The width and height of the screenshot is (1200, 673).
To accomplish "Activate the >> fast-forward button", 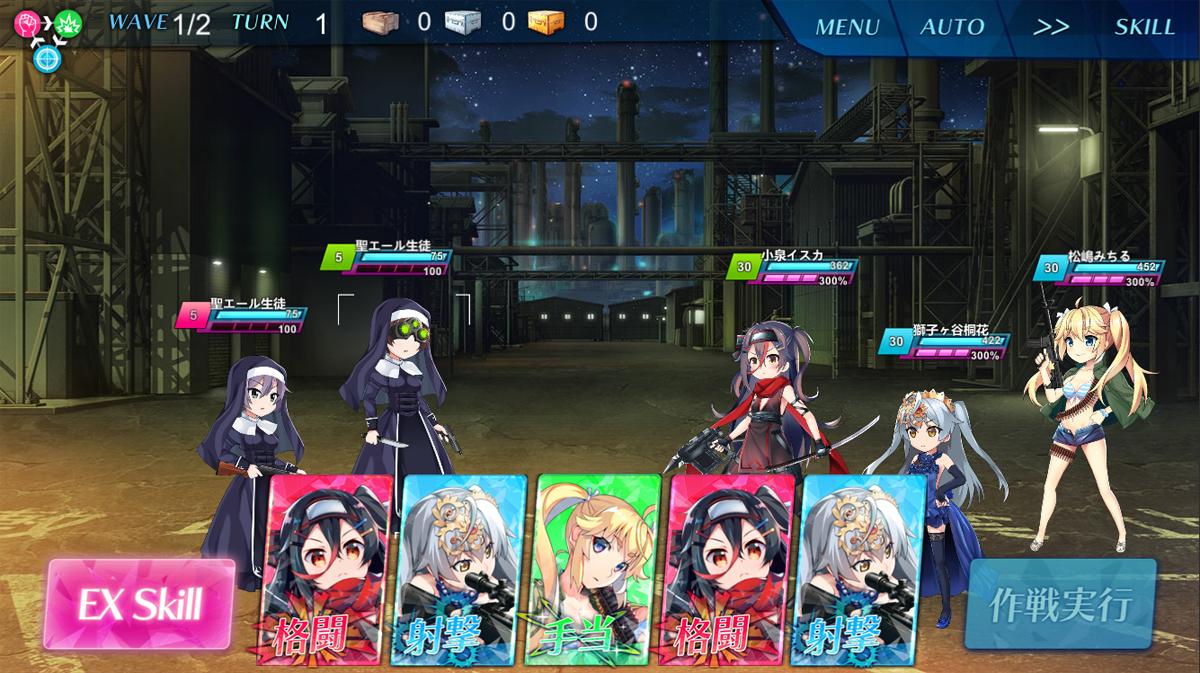I will [x=1050, y=27].
